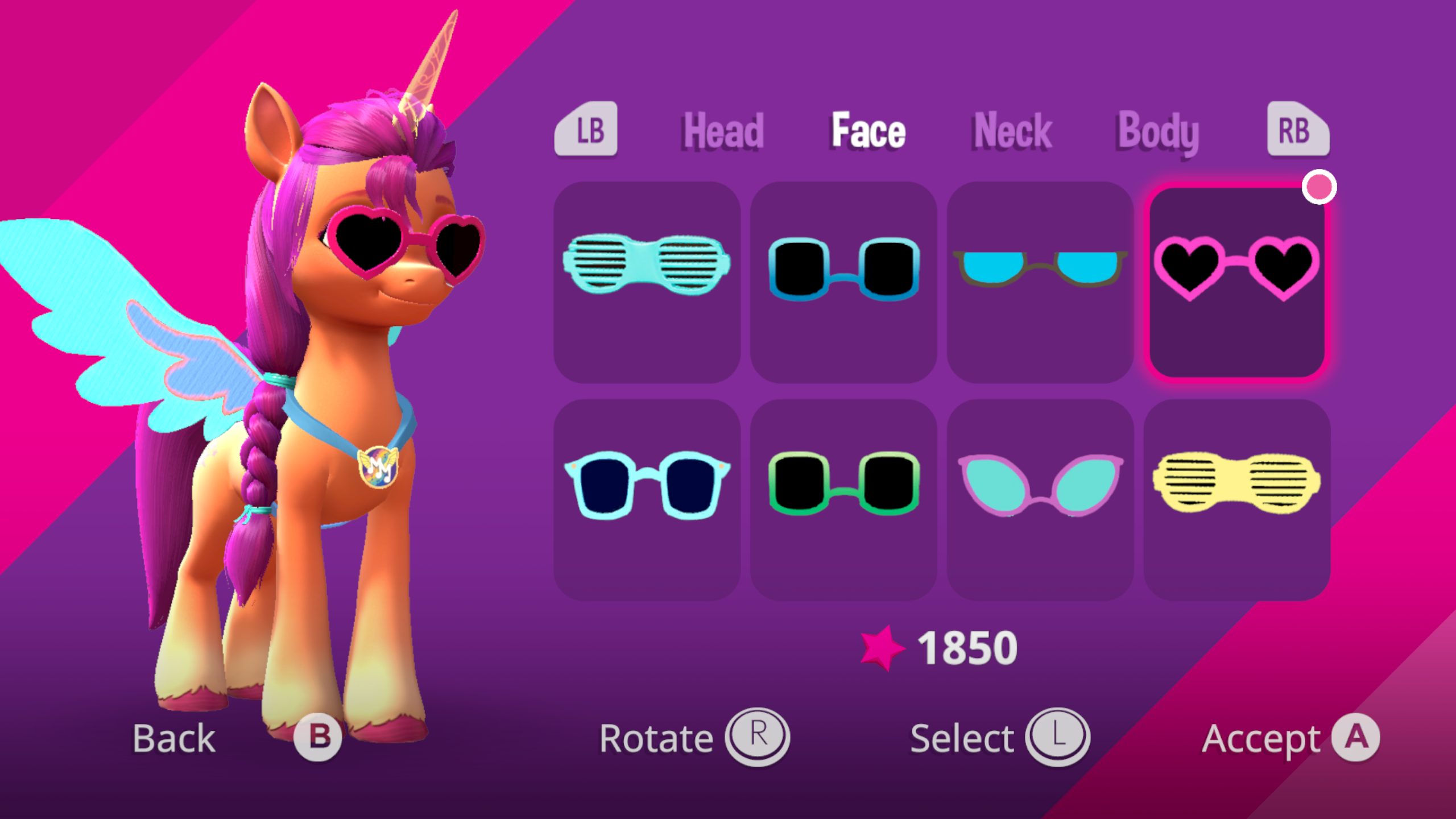
Task: Open the Neck accessories tab
Action: tap(1013, 131)
